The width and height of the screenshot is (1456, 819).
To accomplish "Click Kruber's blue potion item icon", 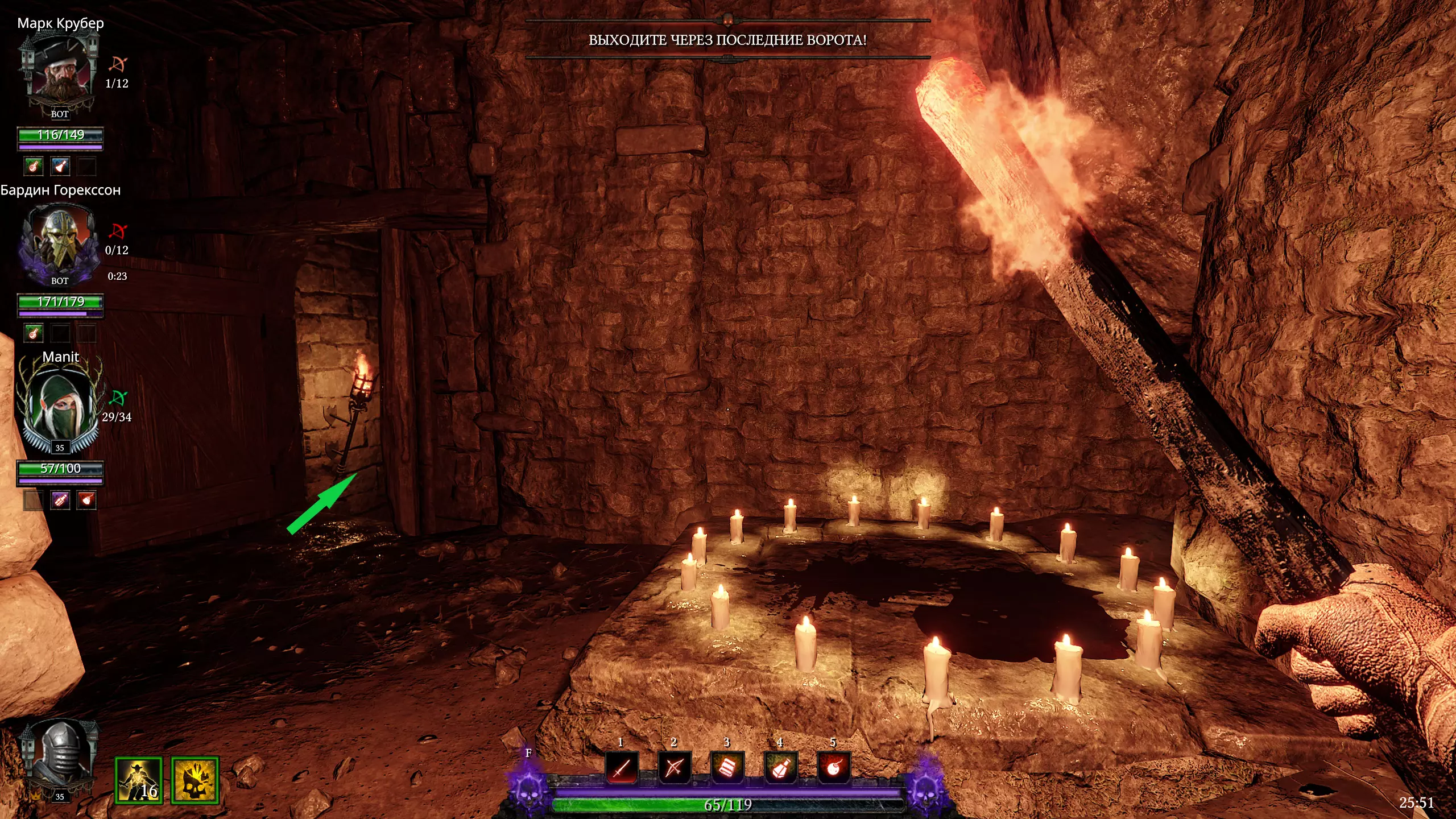I will click(60, 166).
